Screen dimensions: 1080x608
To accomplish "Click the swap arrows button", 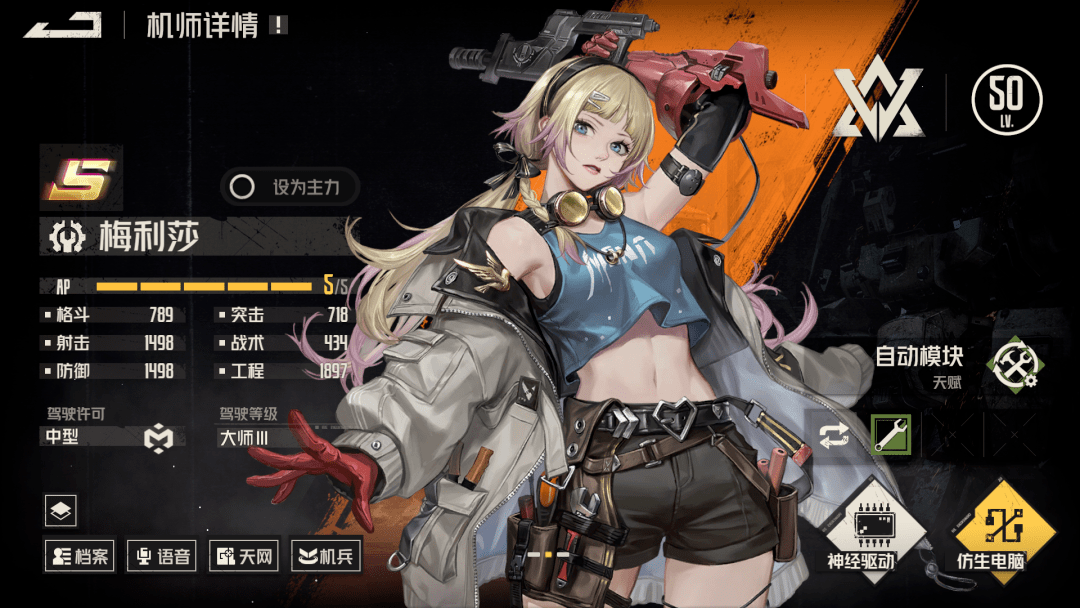I will (x=833, y=435).
